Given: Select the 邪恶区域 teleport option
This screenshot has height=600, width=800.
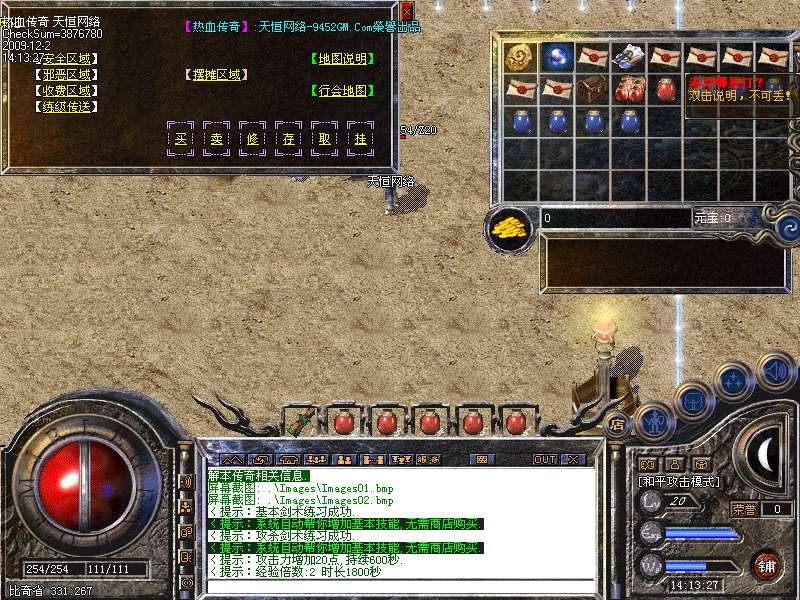Looking at the screenshot, I should click(66, 75).
